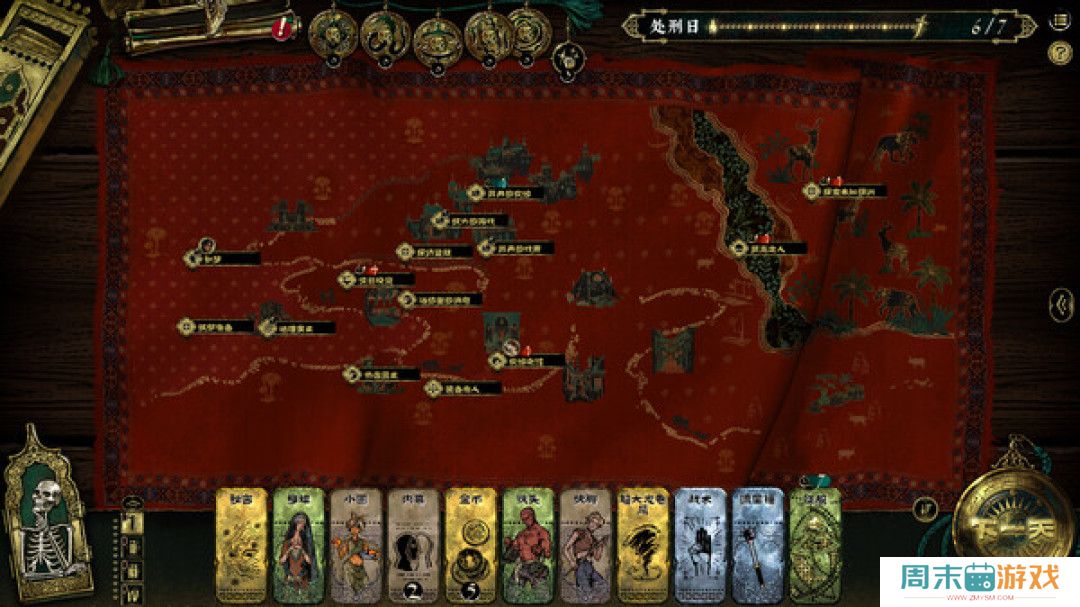Open the question mark help button
This screenshot has height=607, width=1080.
coord(1059,54)
